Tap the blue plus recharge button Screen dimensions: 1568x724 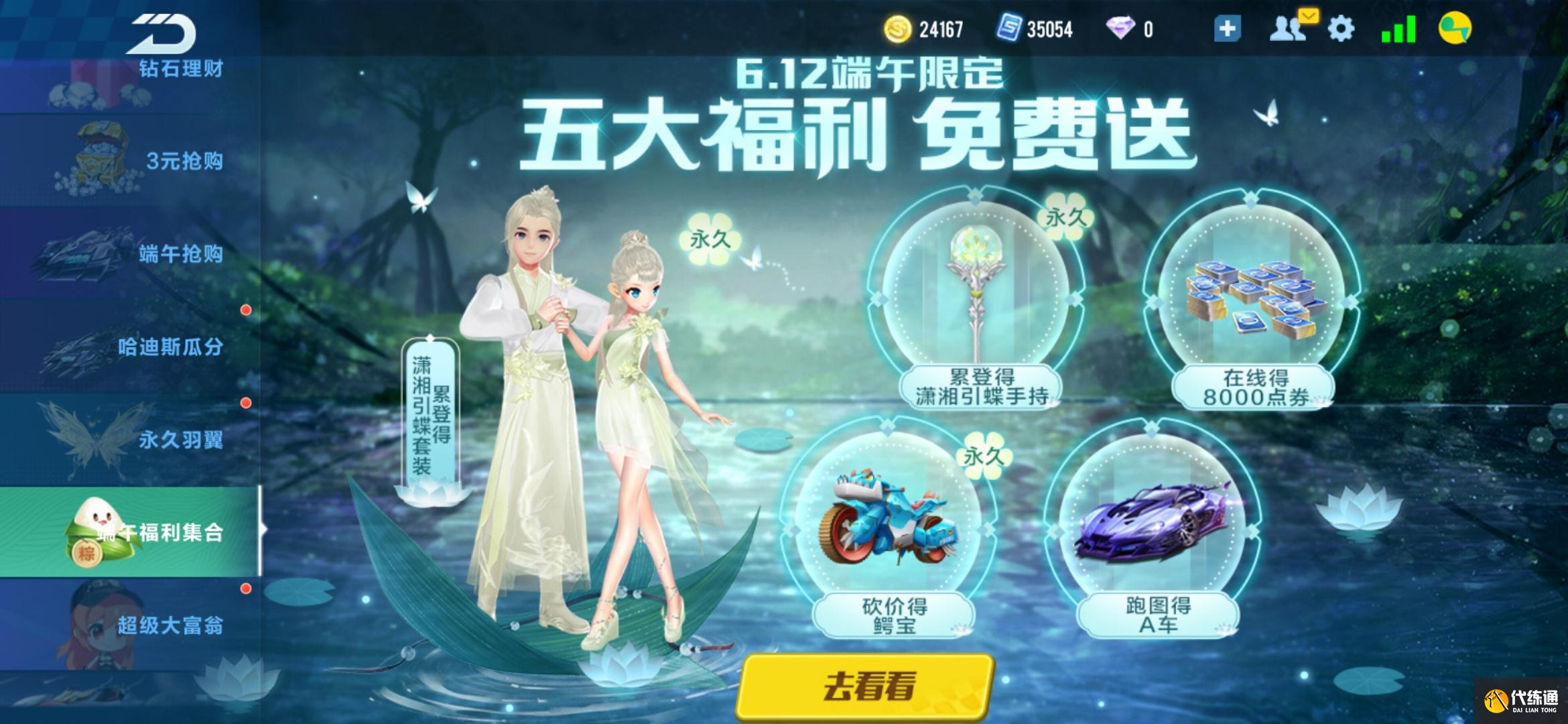click(x=1227, y=29)
